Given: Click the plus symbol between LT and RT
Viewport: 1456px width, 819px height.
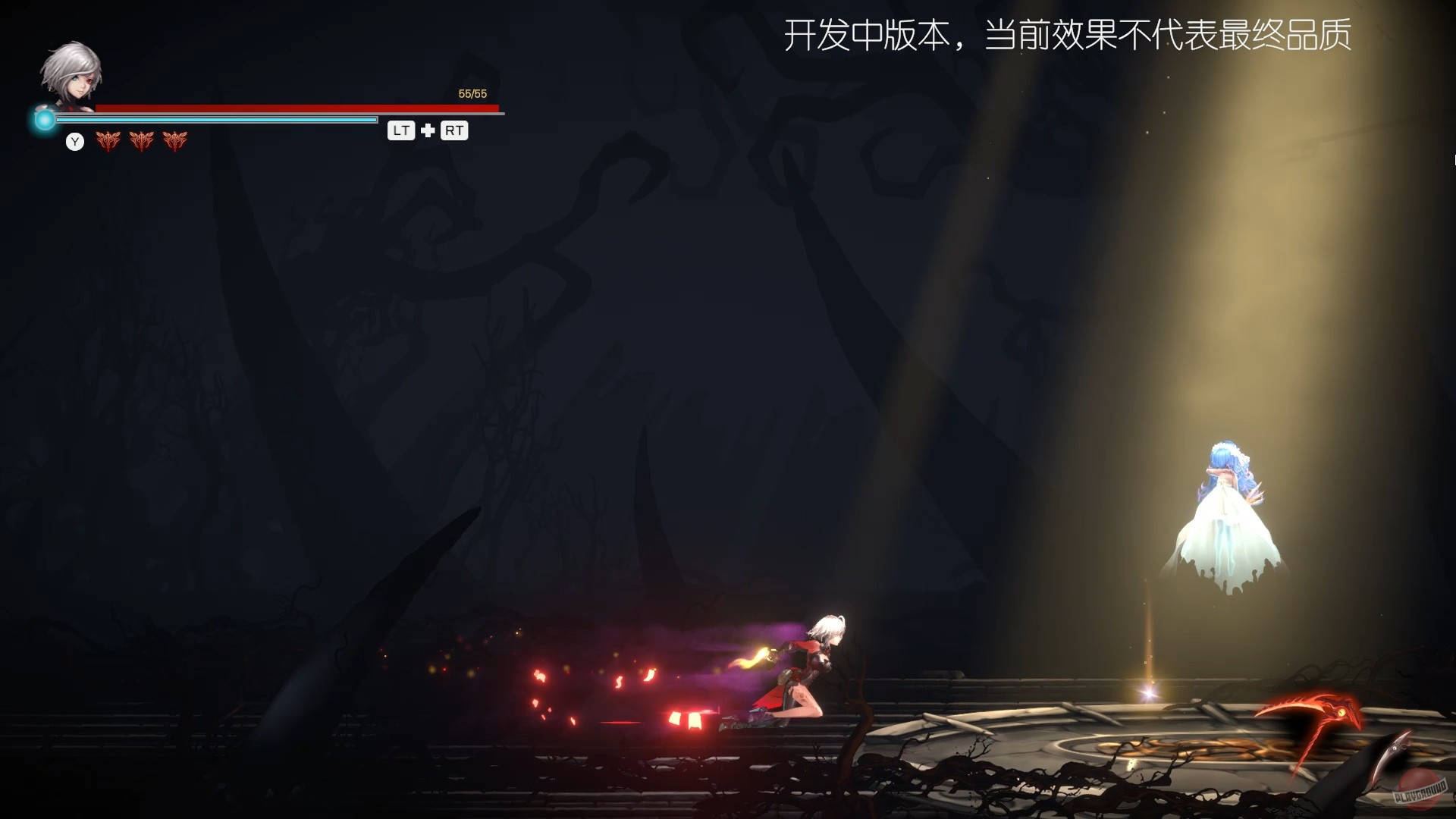Looking at the screenshot, I should [x=428, y=130].
